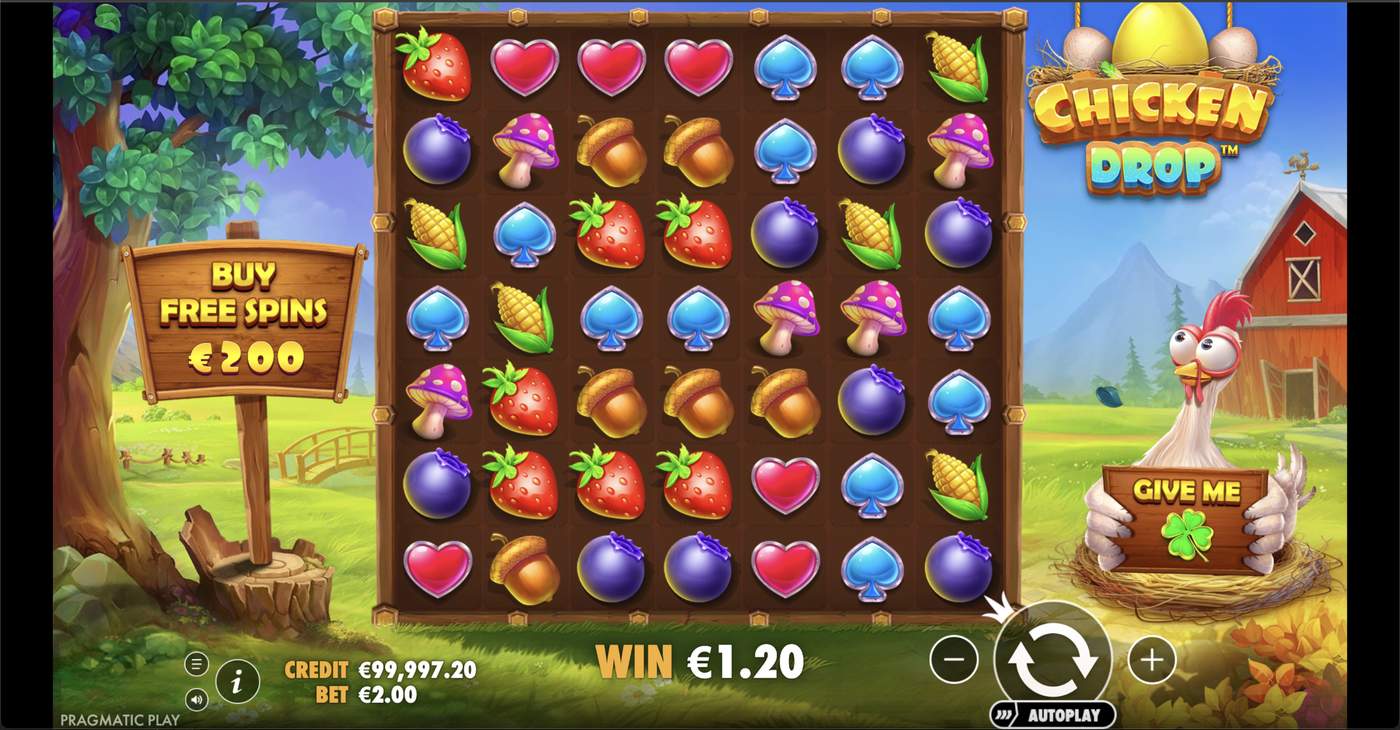Toggle the sound speaker icon
Image resolution: width=1400 pixels, height=730 pixels.
pyautogui.click(x=196, y=700)
